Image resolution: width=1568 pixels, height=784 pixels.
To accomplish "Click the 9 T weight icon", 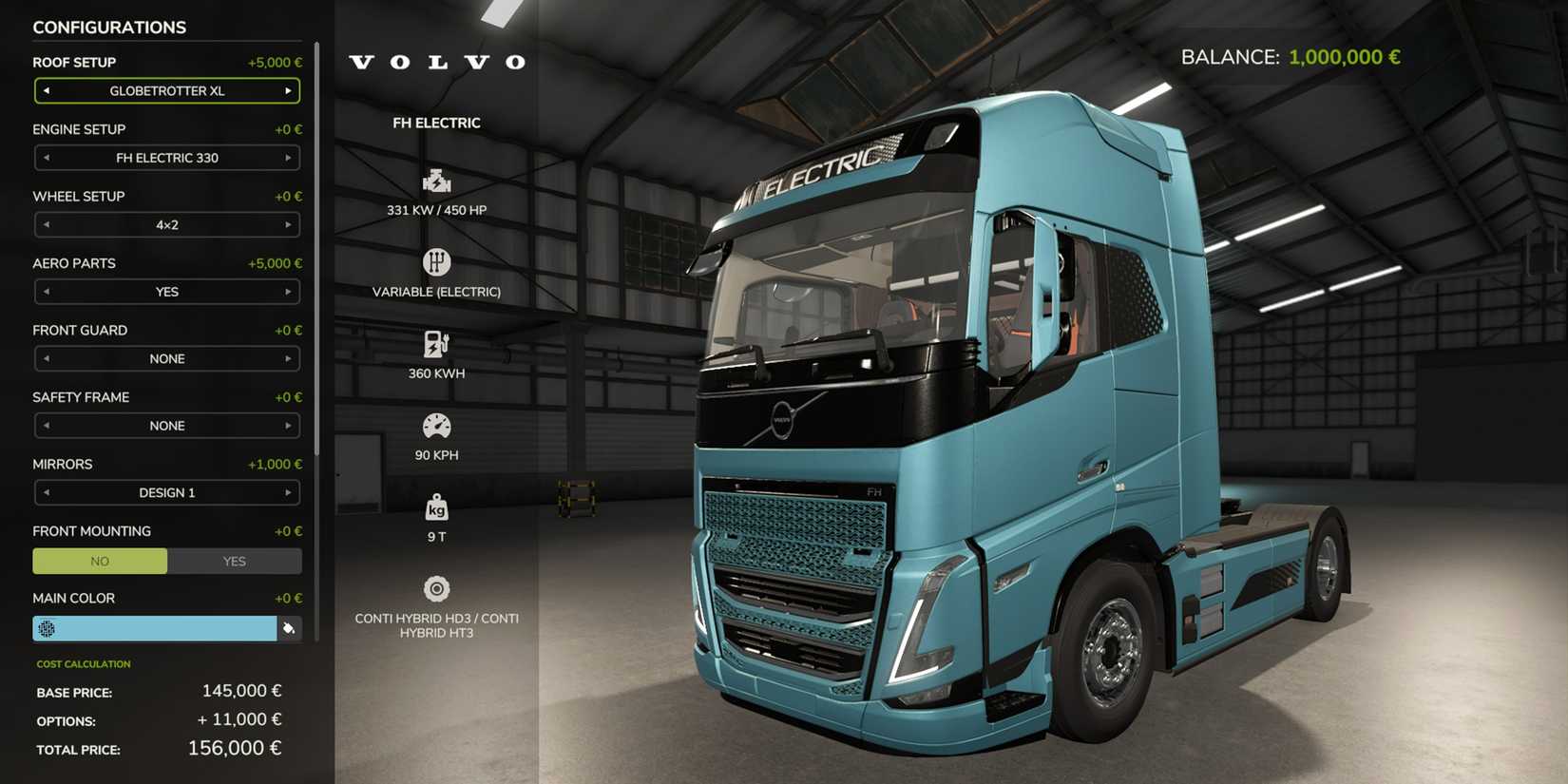I will point(436,507).
